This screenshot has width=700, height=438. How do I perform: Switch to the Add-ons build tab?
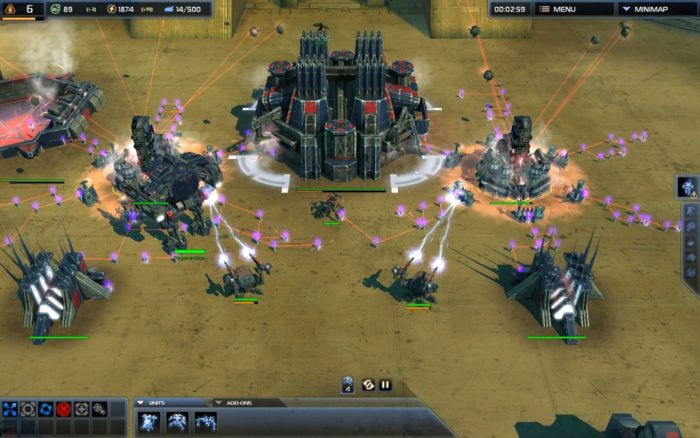coord(238,403)
